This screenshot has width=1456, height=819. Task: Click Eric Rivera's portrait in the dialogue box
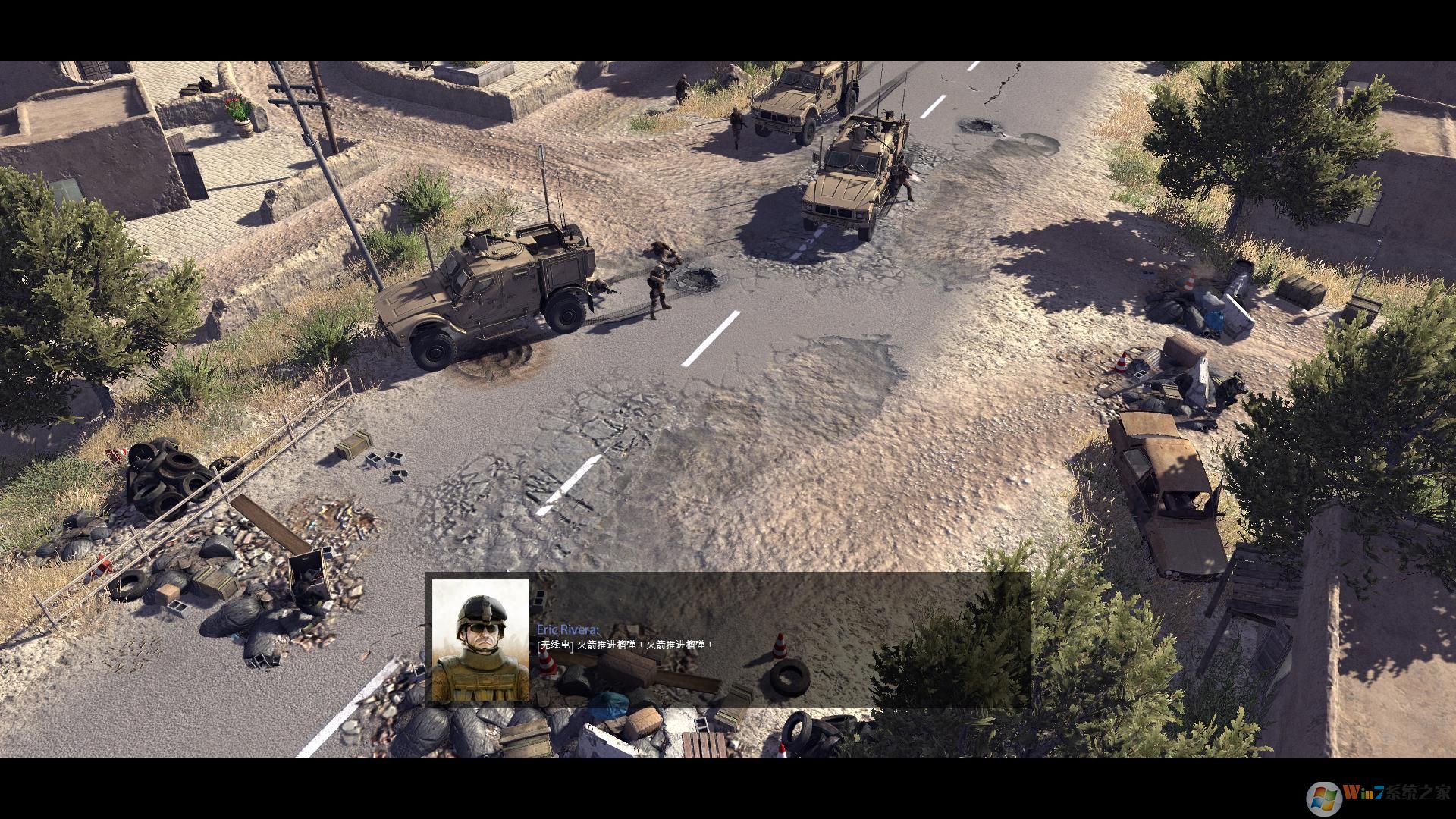(x=480, y=641)
